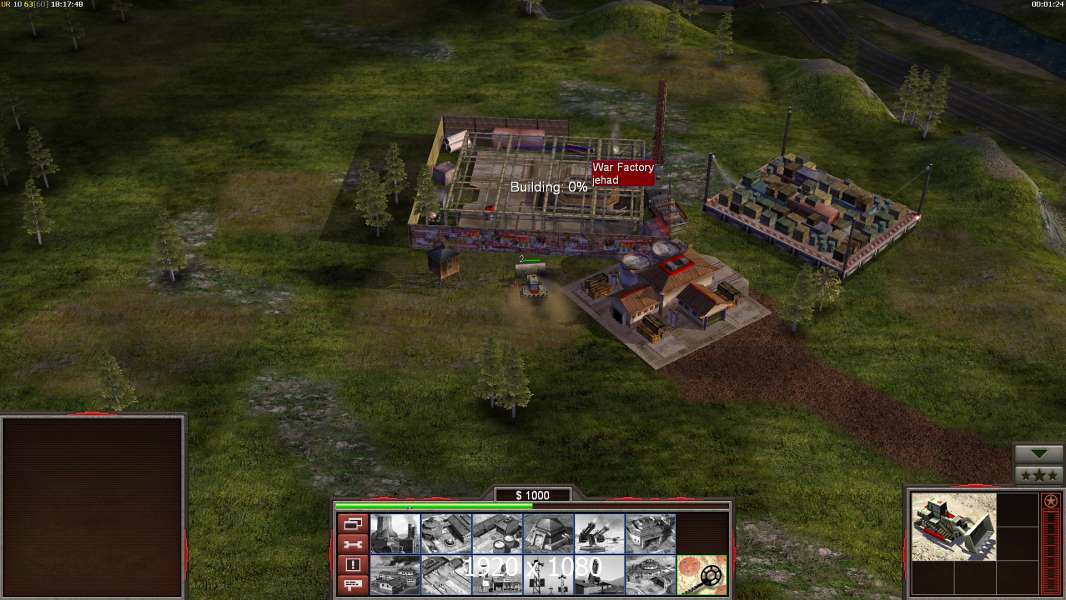Build a Bunker from the command bar
1066x600 pixels.
tap(549, 534)
